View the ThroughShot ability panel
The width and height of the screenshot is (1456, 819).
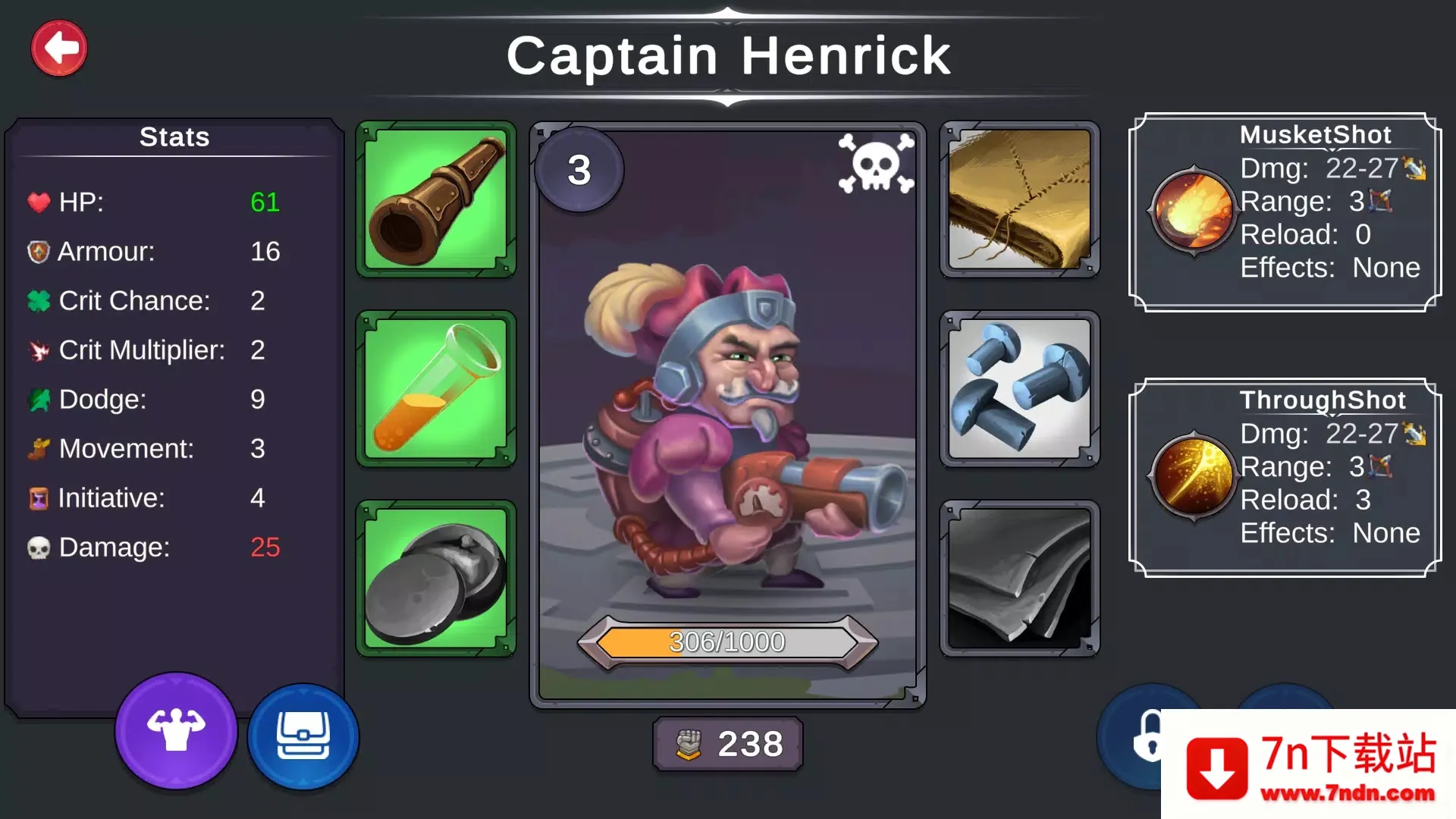pos(1285,478)
